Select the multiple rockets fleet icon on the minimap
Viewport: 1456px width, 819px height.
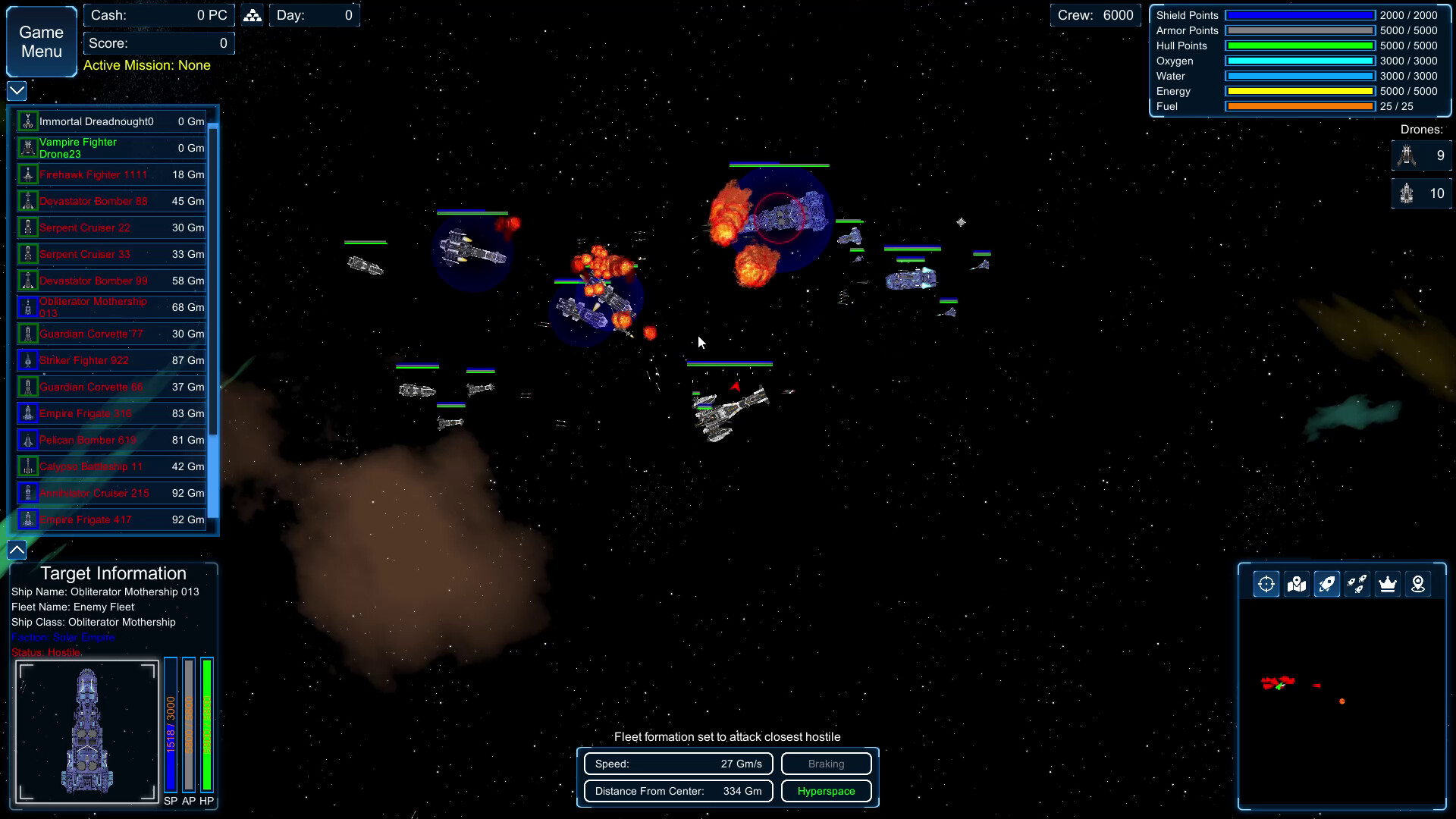tap(1357, 584)
